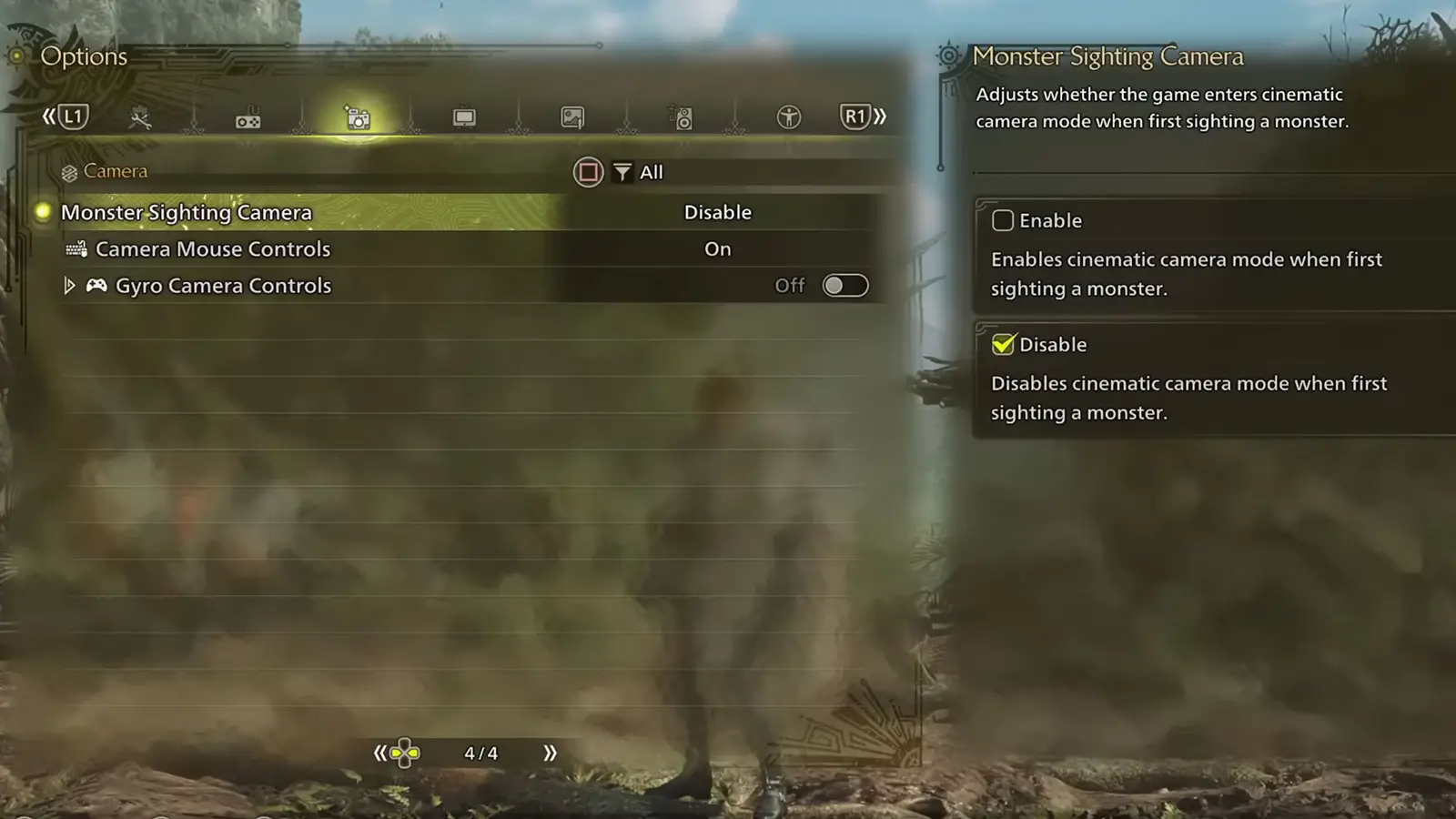Uncheck the Disable cinematic camera checkbox
The image size is (1456, 819).
click(1001, 344)
